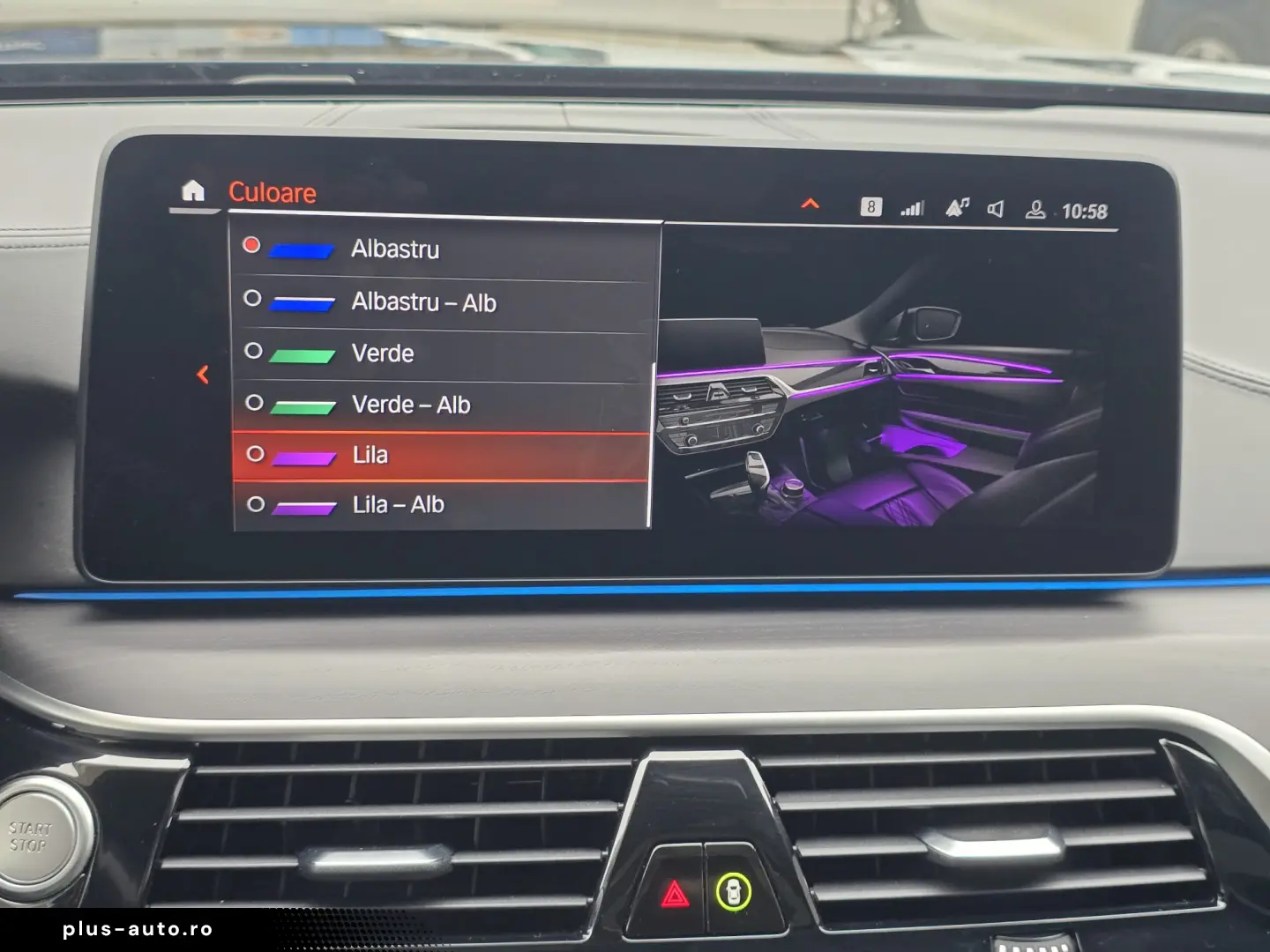Open the Culoare menu title

pyautogui.click(x=273, y=193)
